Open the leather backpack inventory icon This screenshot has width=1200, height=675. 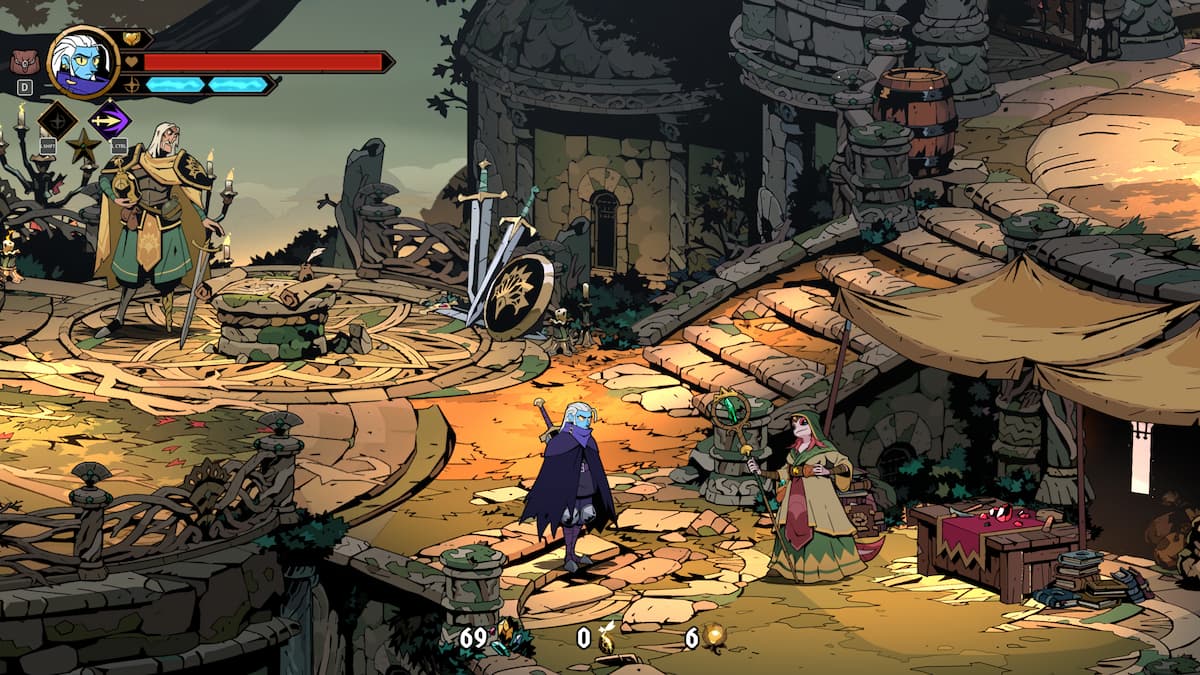click(x=22, y=62)
